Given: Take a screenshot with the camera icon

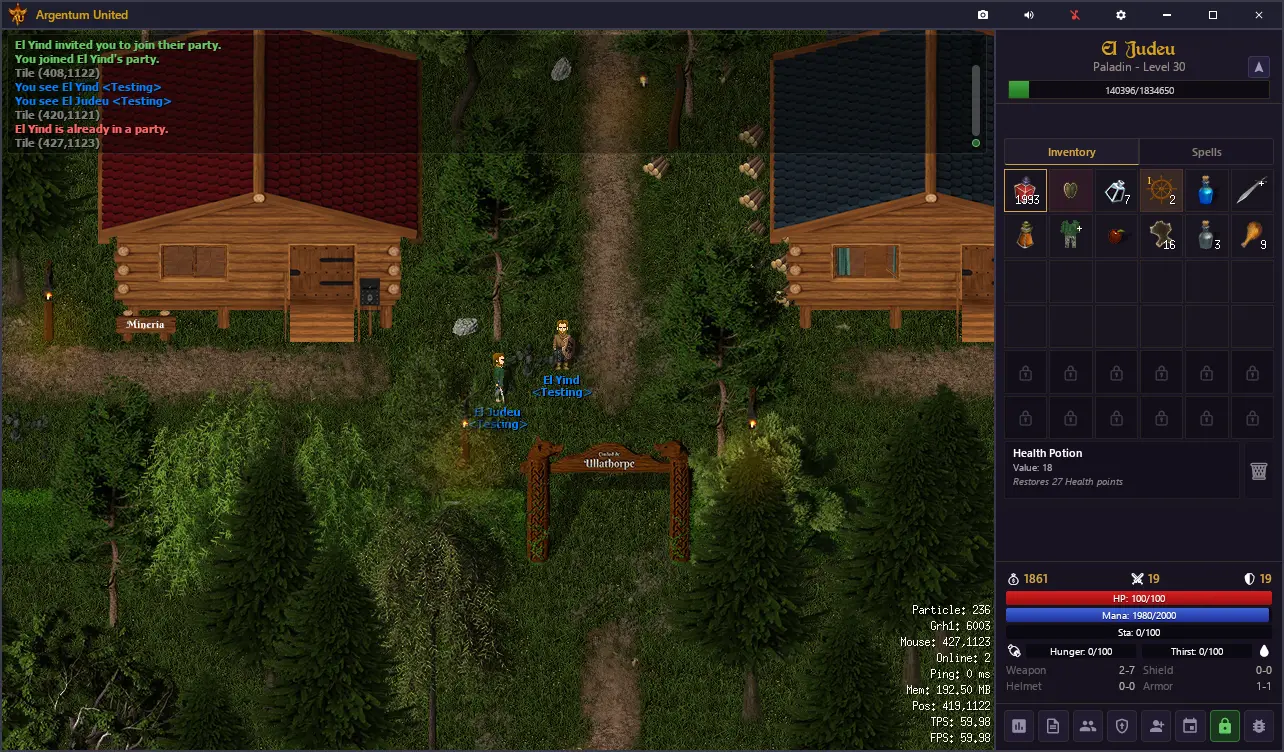Looking at the screenshot, I should coord(983,15).
